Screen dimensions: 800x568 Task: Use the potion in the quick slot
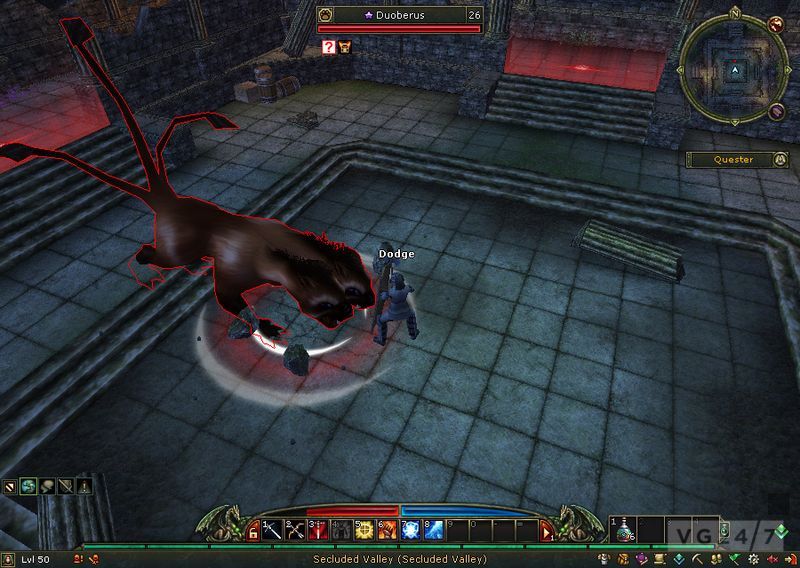click(x=622, y=530)
